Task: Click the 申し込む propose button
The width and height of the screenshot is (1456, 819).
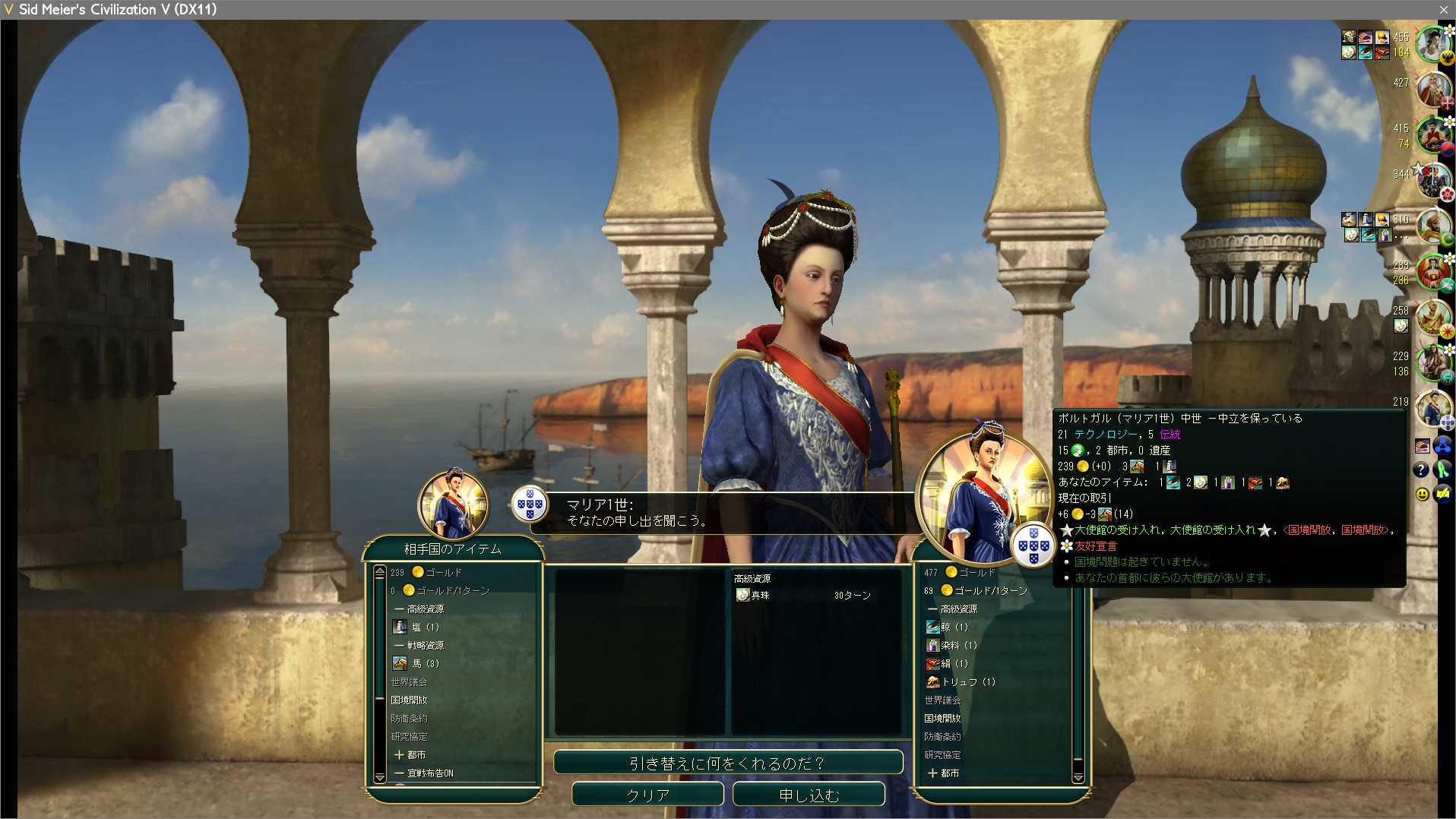Action: coord(809,795)
